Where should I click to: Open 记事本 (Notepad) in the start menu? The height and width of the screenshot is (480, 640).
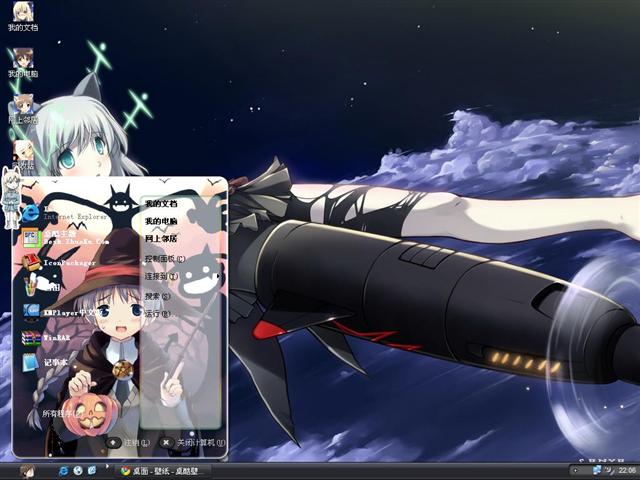point(55,362)
